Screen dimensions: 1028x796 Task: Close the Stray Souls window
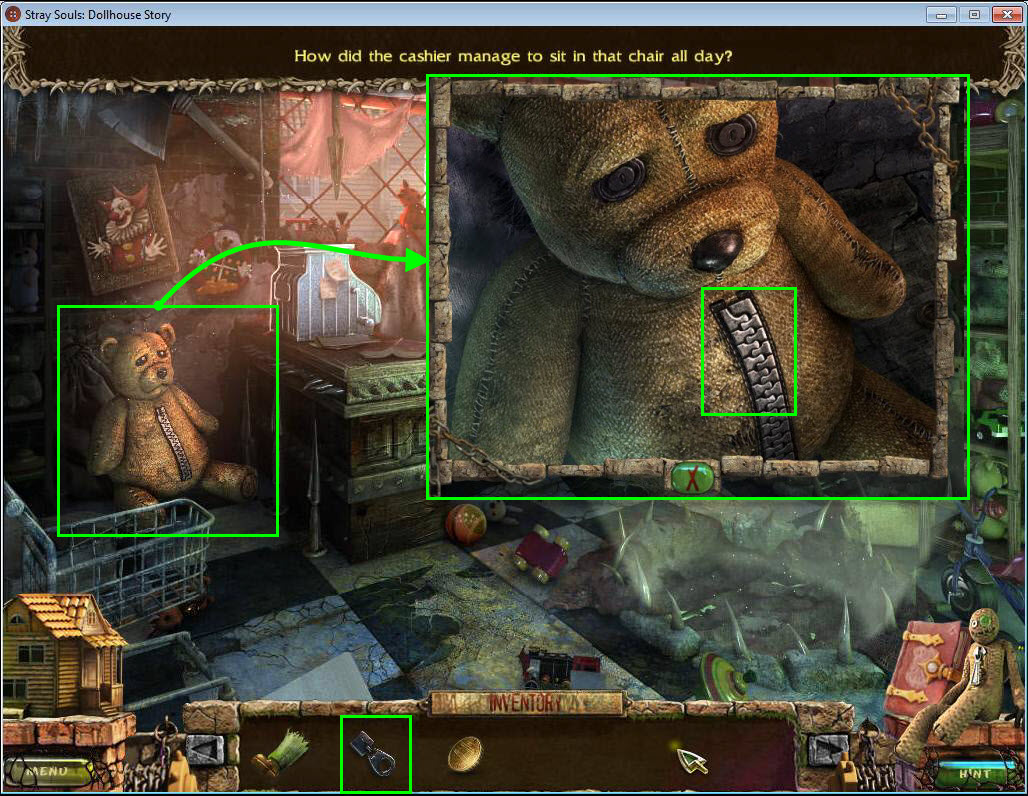1005,15
